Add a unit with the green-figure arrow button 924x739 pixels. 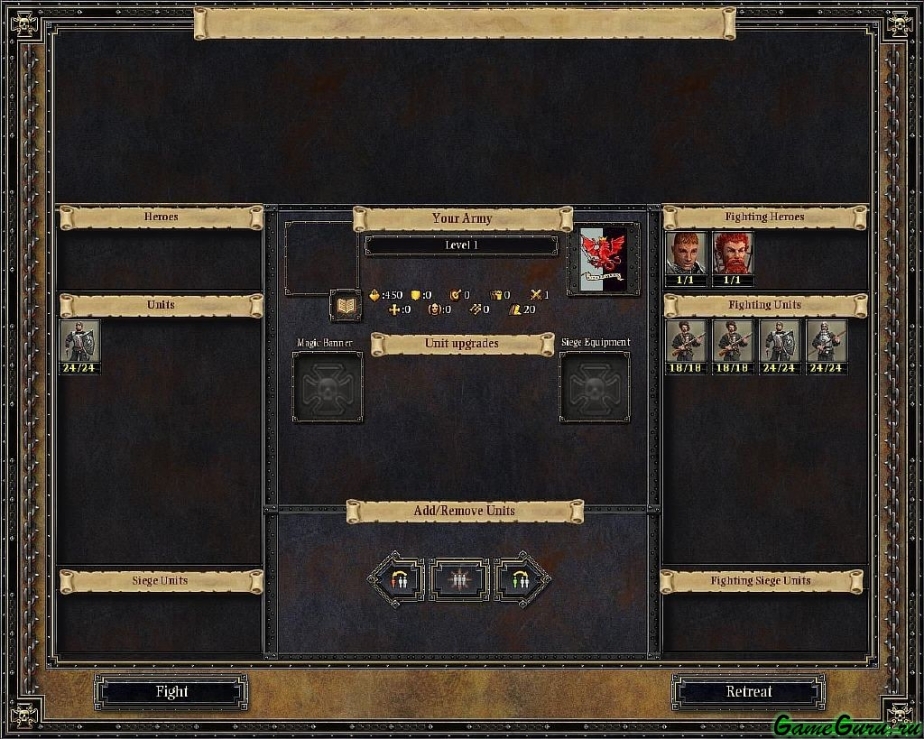(521, 580)
